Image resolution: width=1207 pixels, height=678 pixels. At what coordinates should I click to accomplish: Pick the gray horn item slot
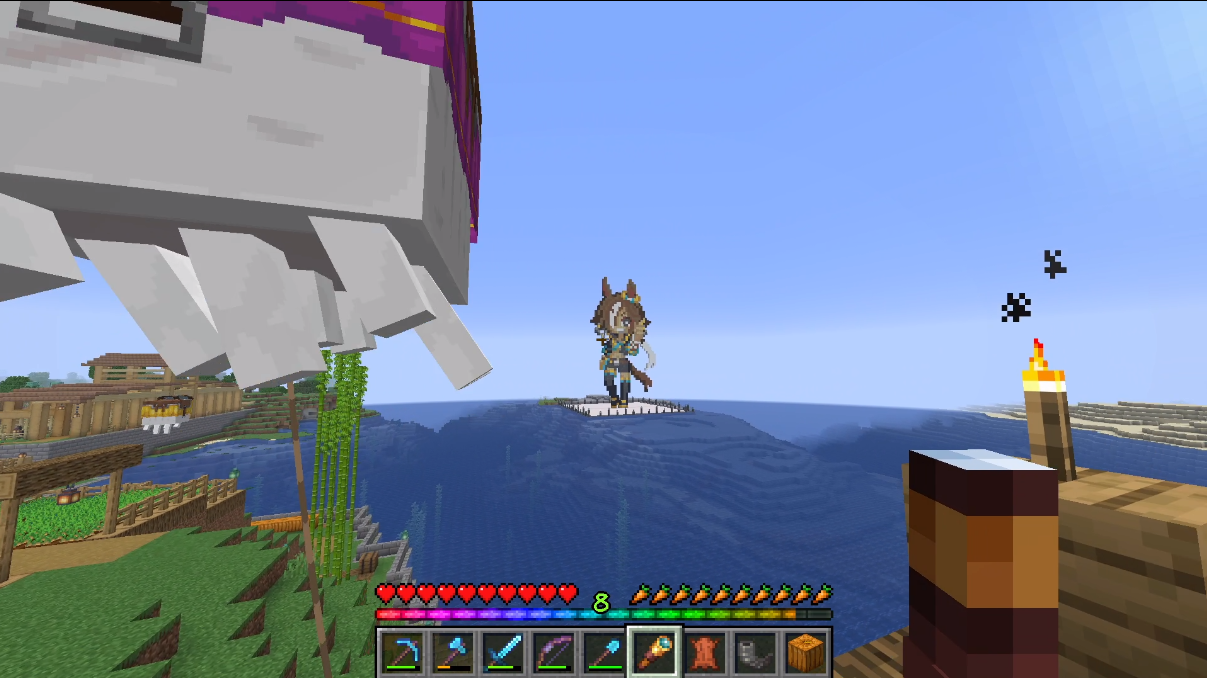(755, 653)
